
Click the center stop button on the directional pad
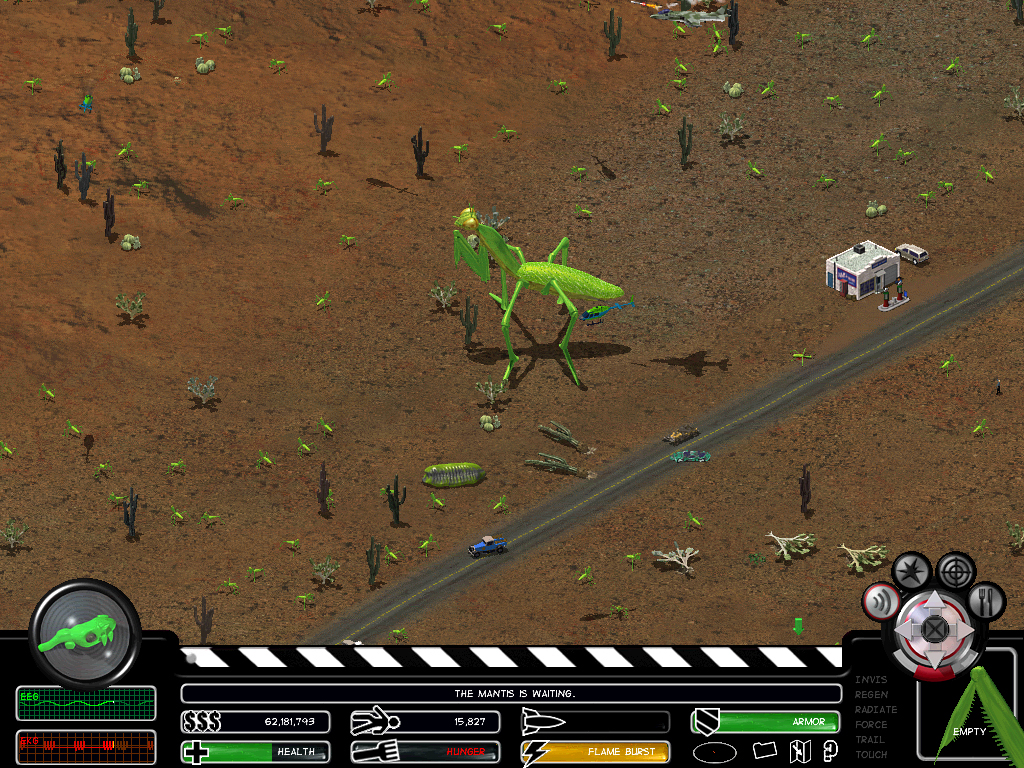(933, 628)
